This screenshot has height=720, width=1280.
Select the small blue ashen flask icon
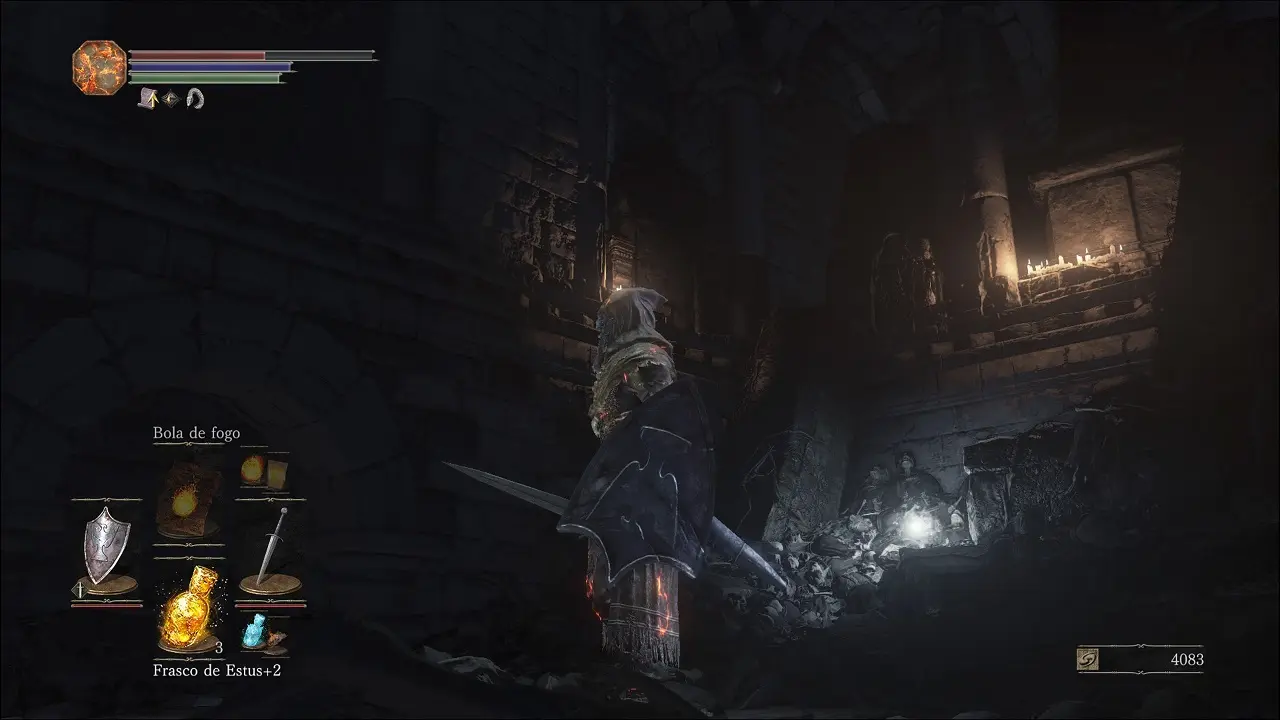coord(257,630)
